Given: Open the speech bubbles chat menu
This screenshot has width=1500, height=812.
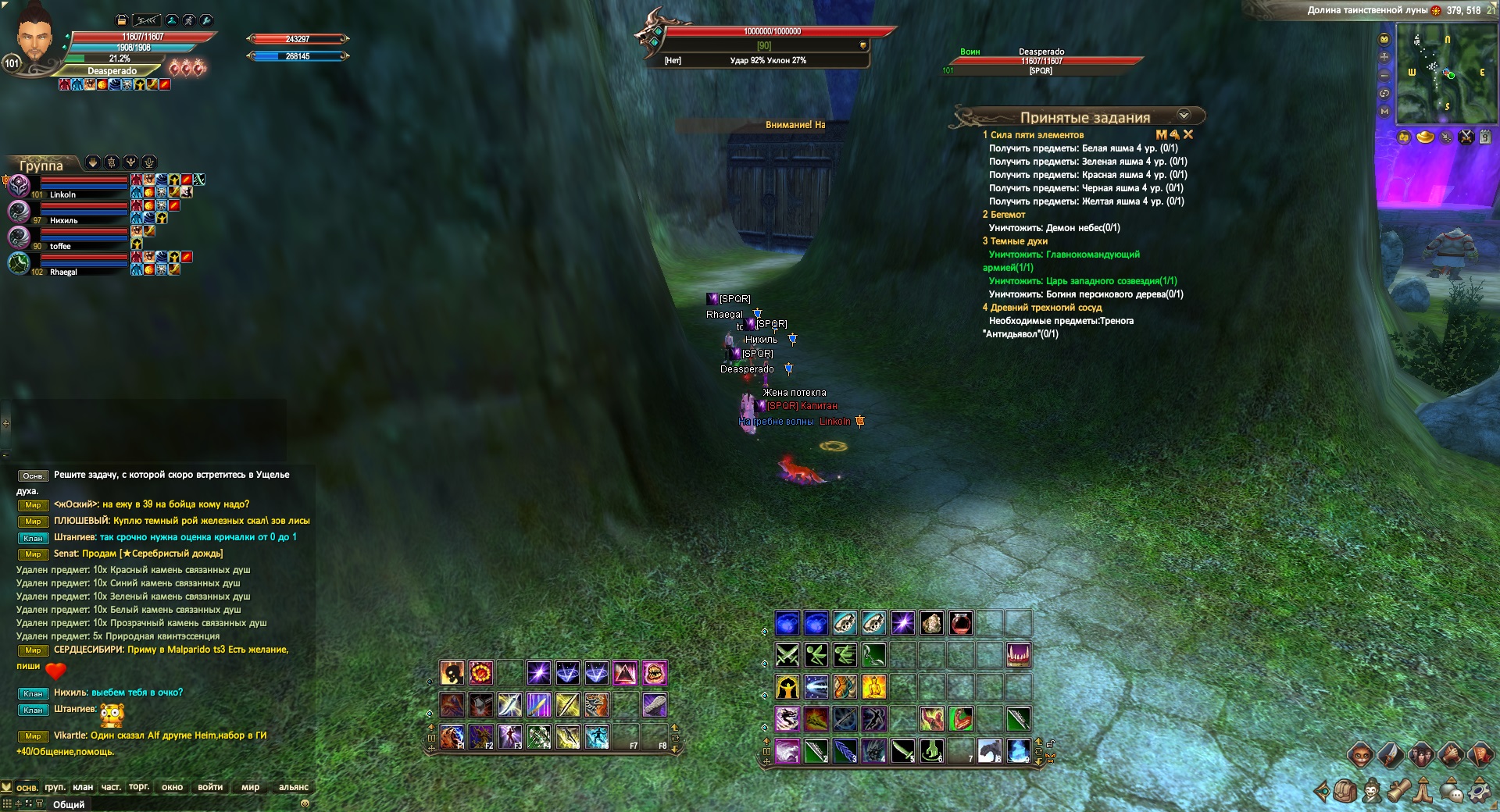Looking at the screenshot, I should click(1452, 792).
